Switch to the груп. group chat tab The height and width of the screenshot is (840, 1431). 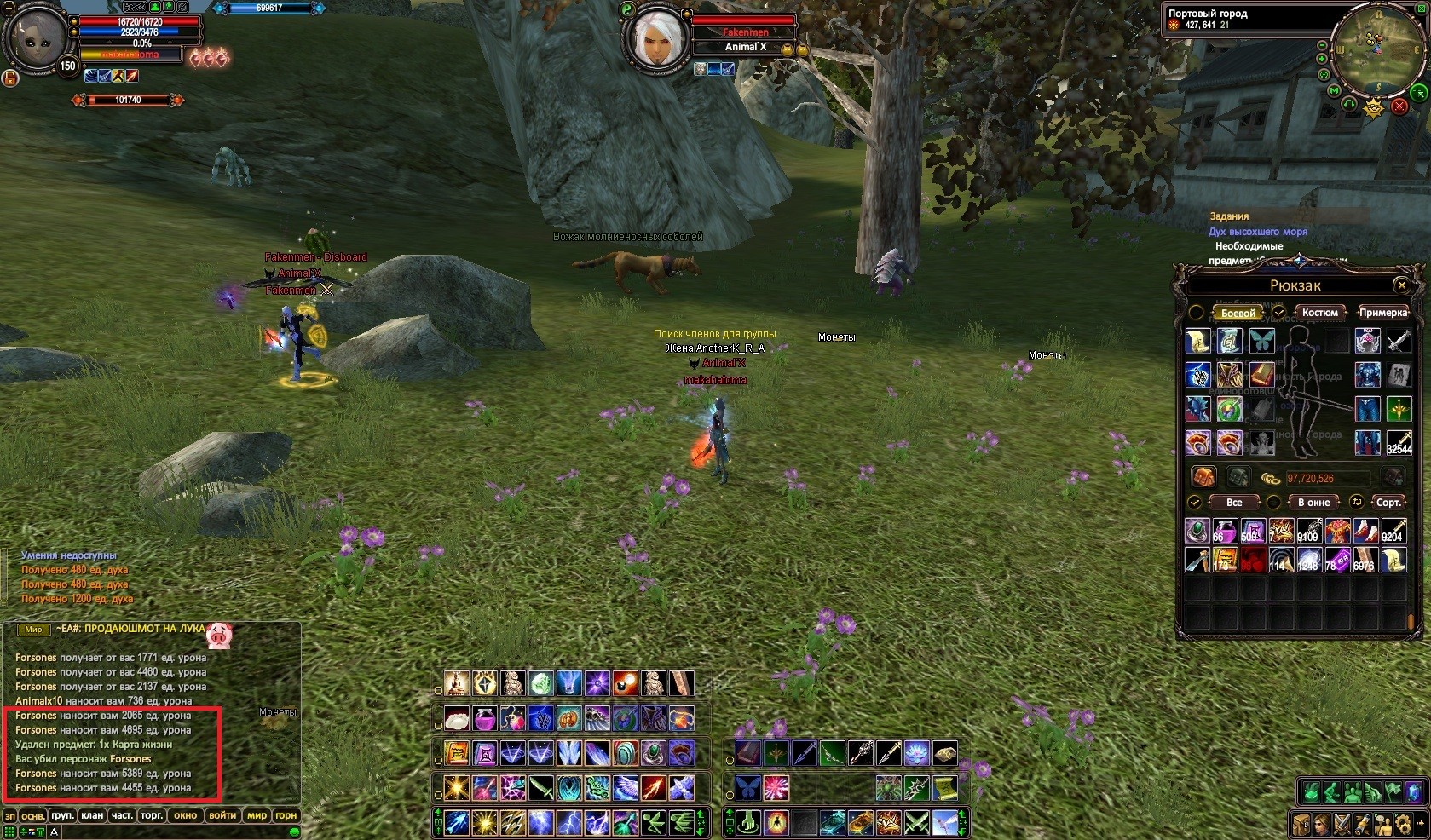[x=62, y=815]
